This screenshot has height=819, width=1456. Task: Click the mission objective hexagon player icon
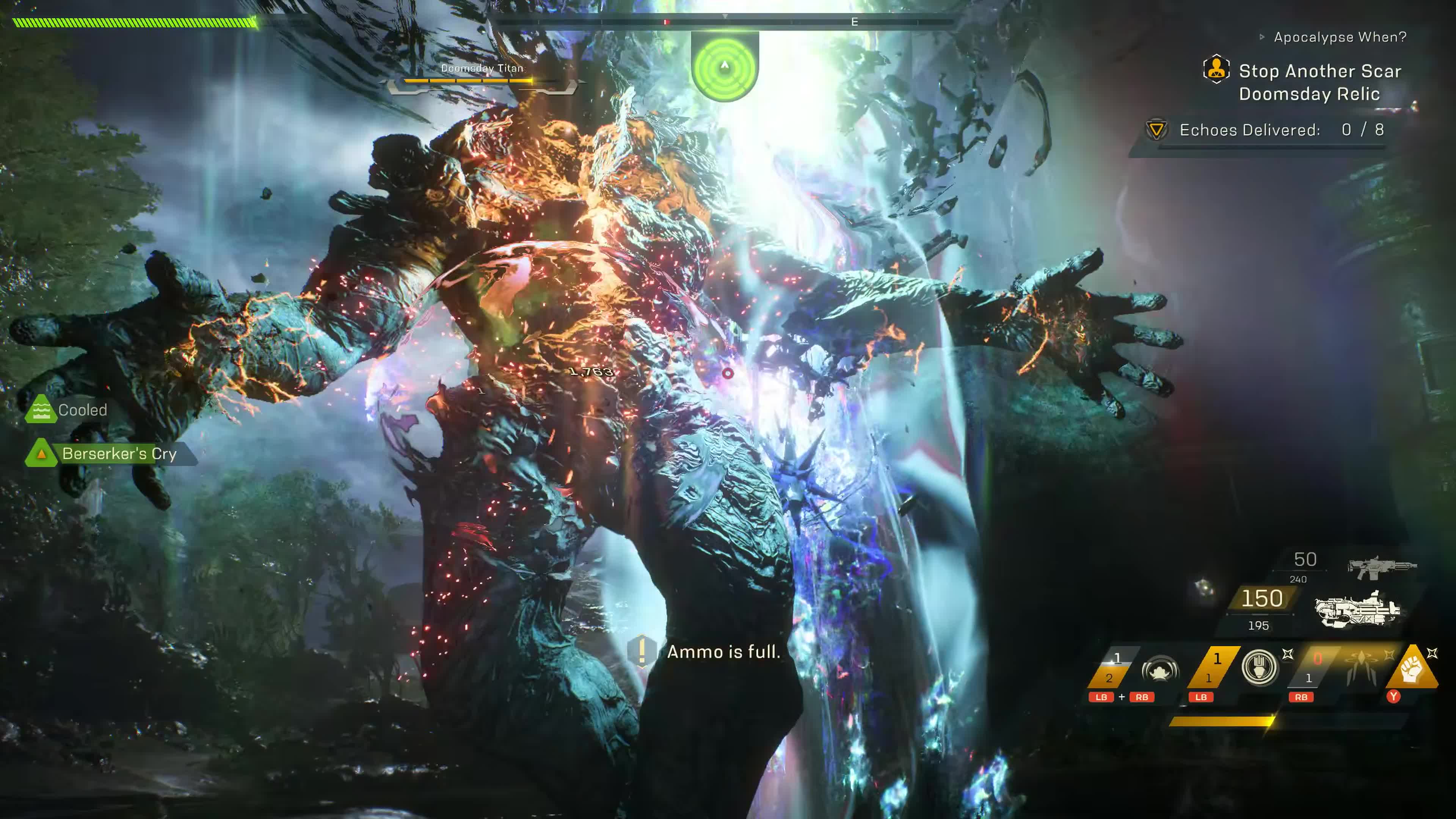click(1217, 69)
